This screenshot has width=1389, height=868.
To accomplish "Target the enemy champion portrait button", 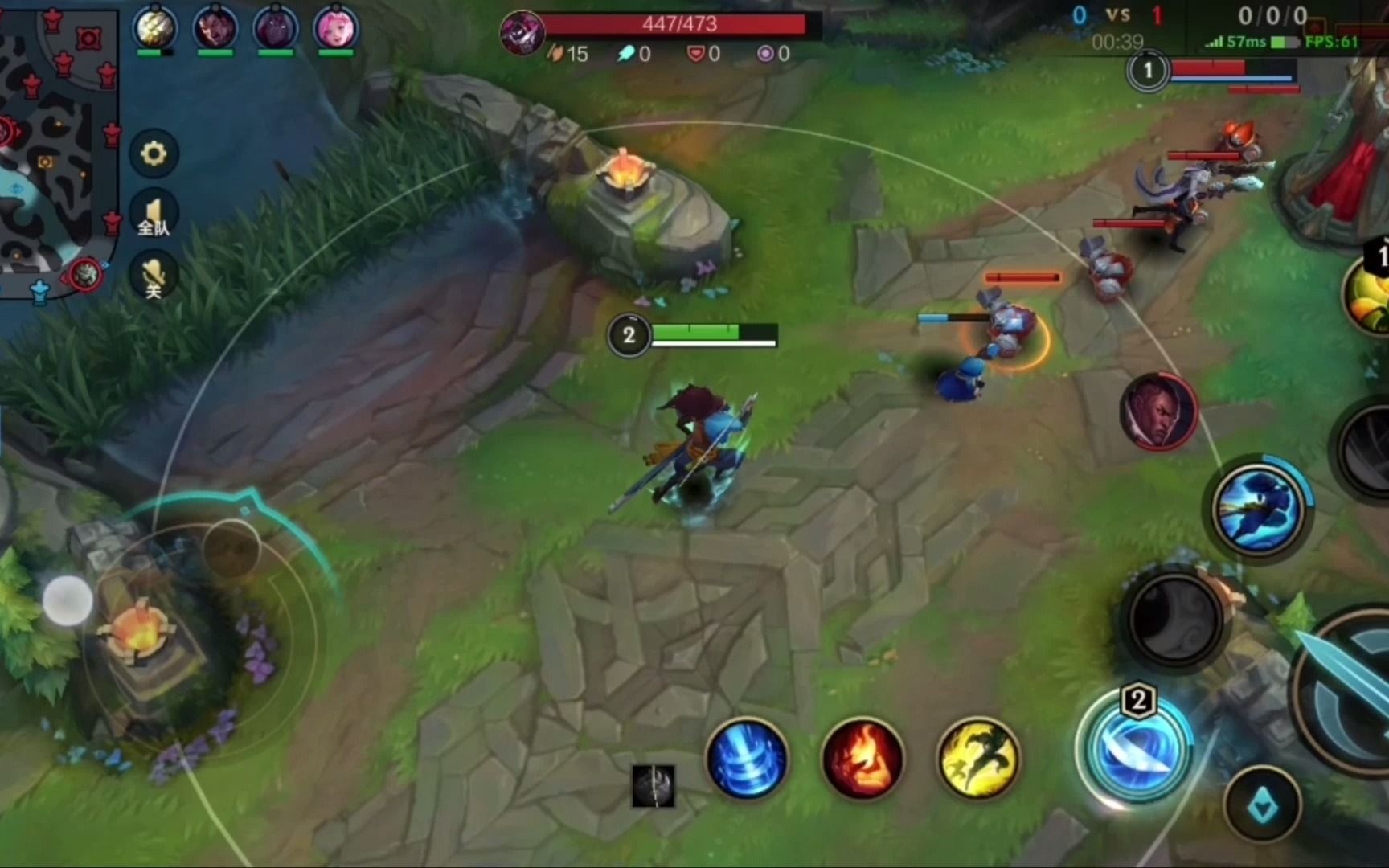I will click(x=1158, y=411).
